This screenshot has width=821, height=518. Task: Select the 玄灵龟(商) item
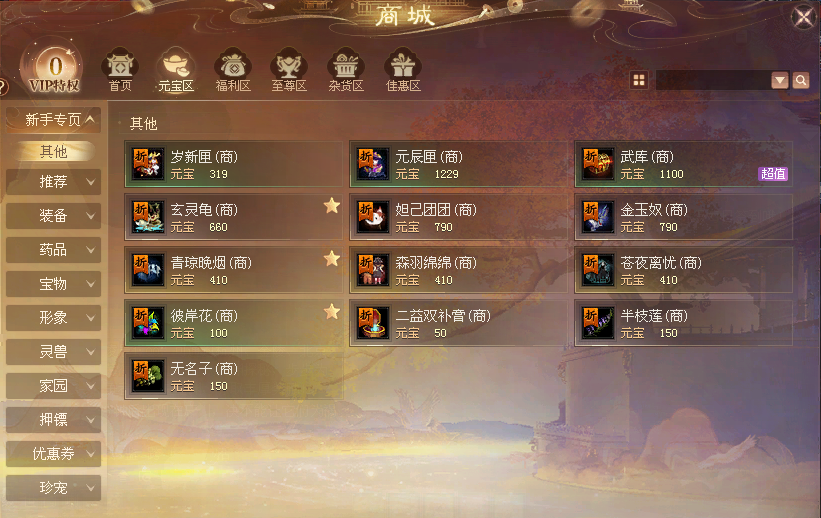pos(233,217)
